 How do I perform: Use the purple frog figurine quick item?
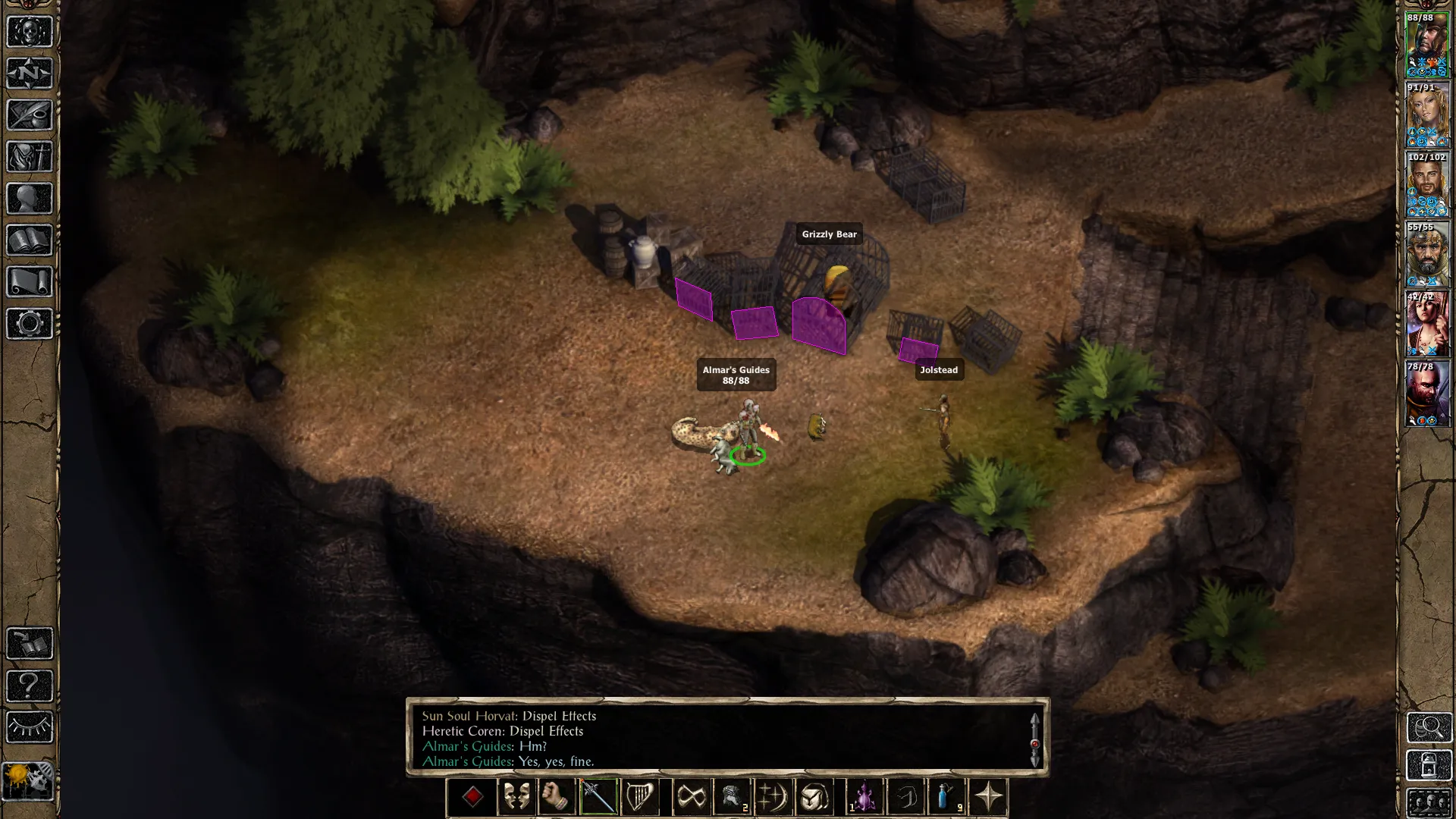pyautogui.click(x=864, y=797)
